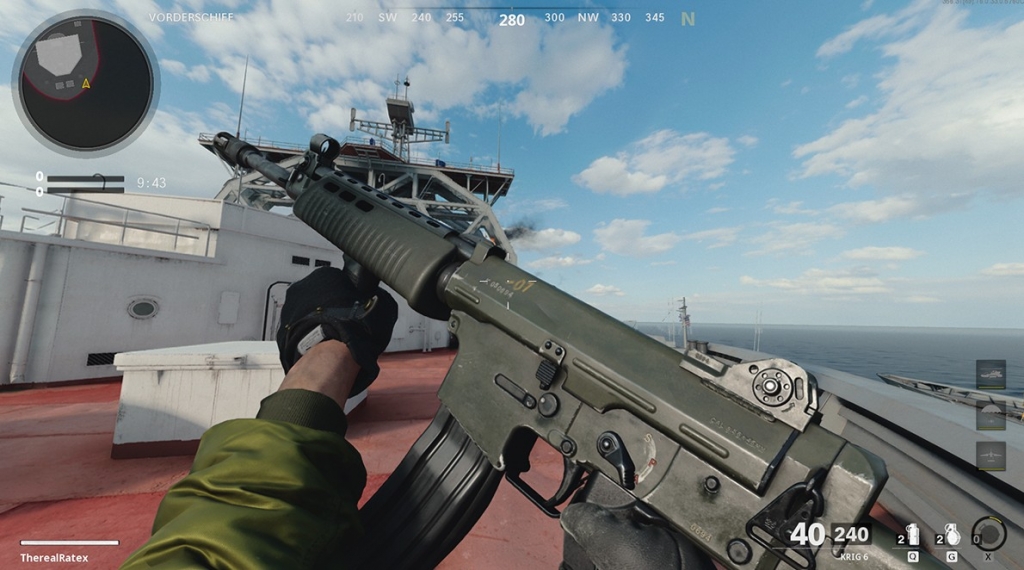Activate the circular field upgrade icon
Viewport: 1024px width, 570px height.
coord(989,533)
